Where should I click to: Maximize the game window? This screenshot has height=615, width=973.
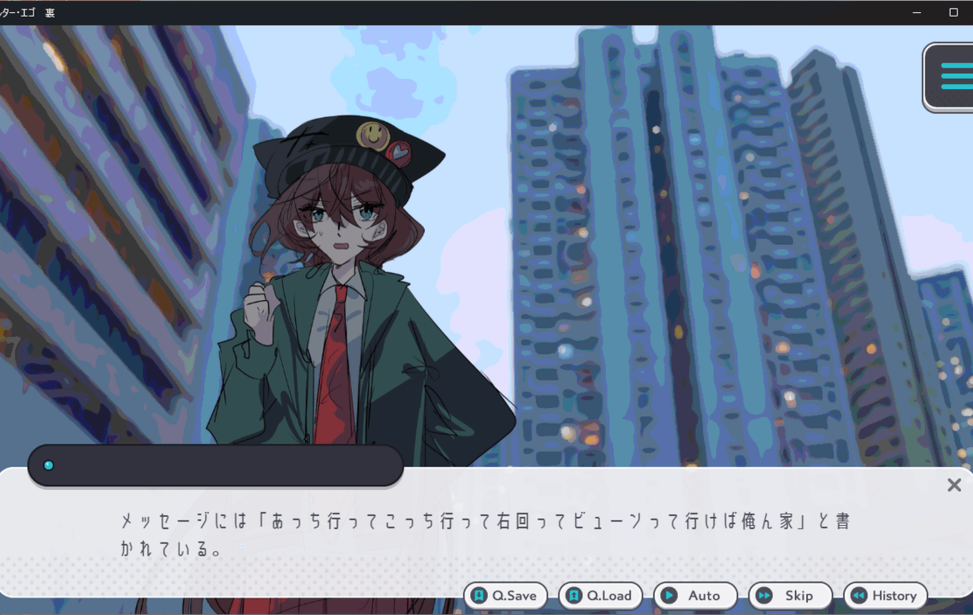point(953,12)
